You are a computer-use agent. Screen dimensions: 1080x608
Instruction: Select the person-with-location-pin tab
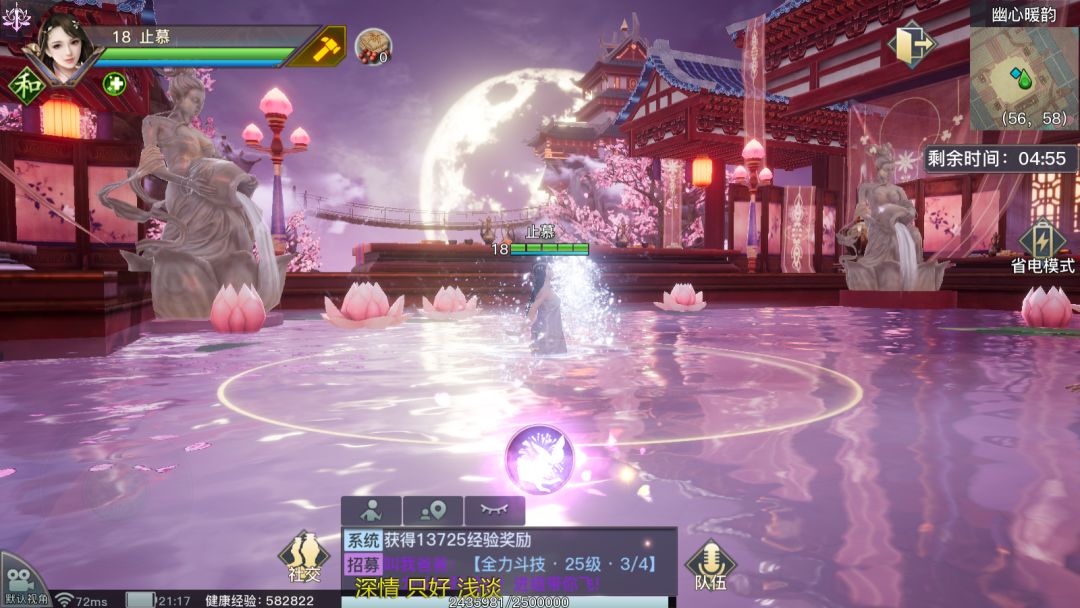(x=432, y=511)
